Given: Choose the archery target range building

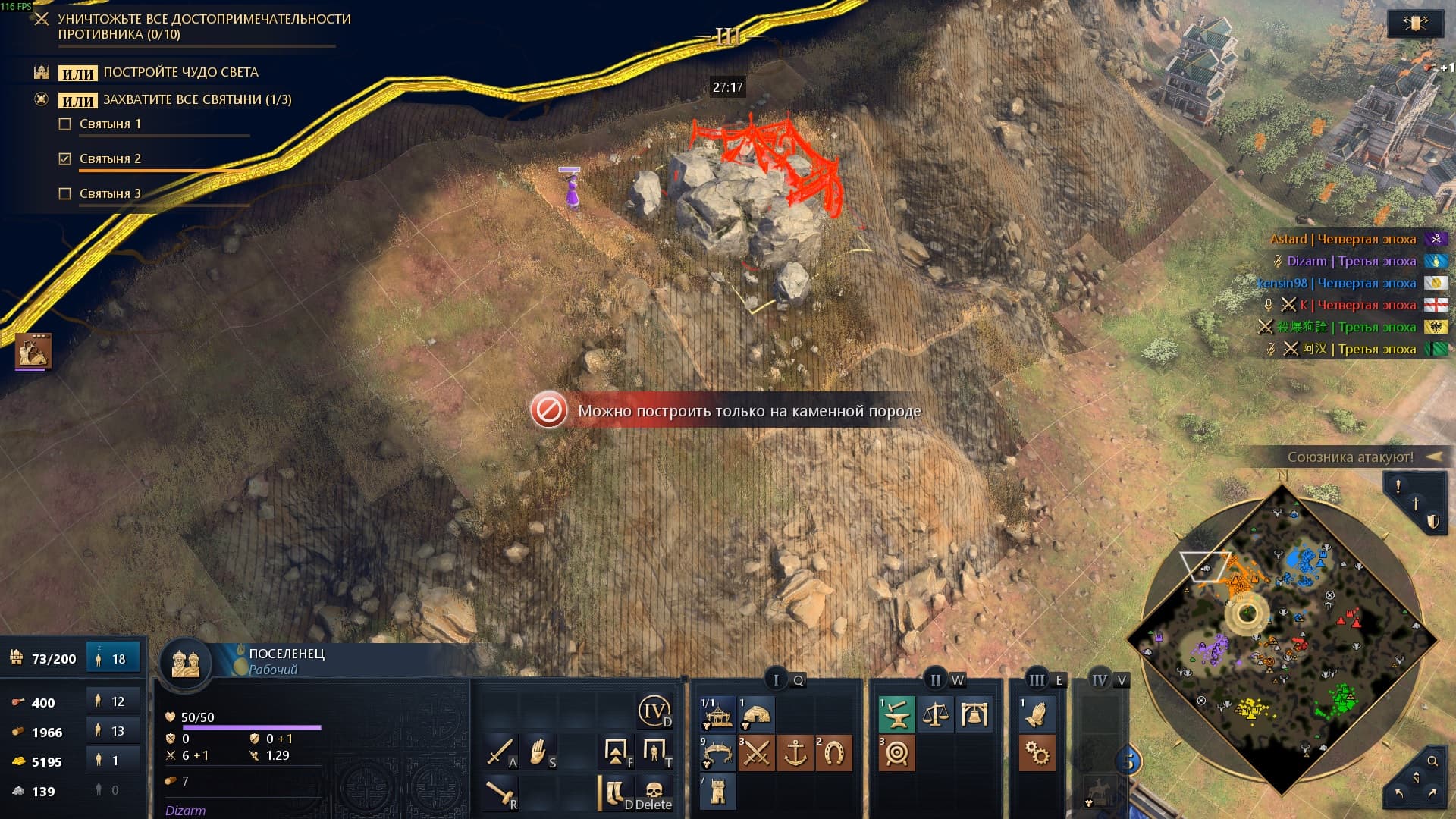Looking at the screenshot, I should [x=896, y=754].
